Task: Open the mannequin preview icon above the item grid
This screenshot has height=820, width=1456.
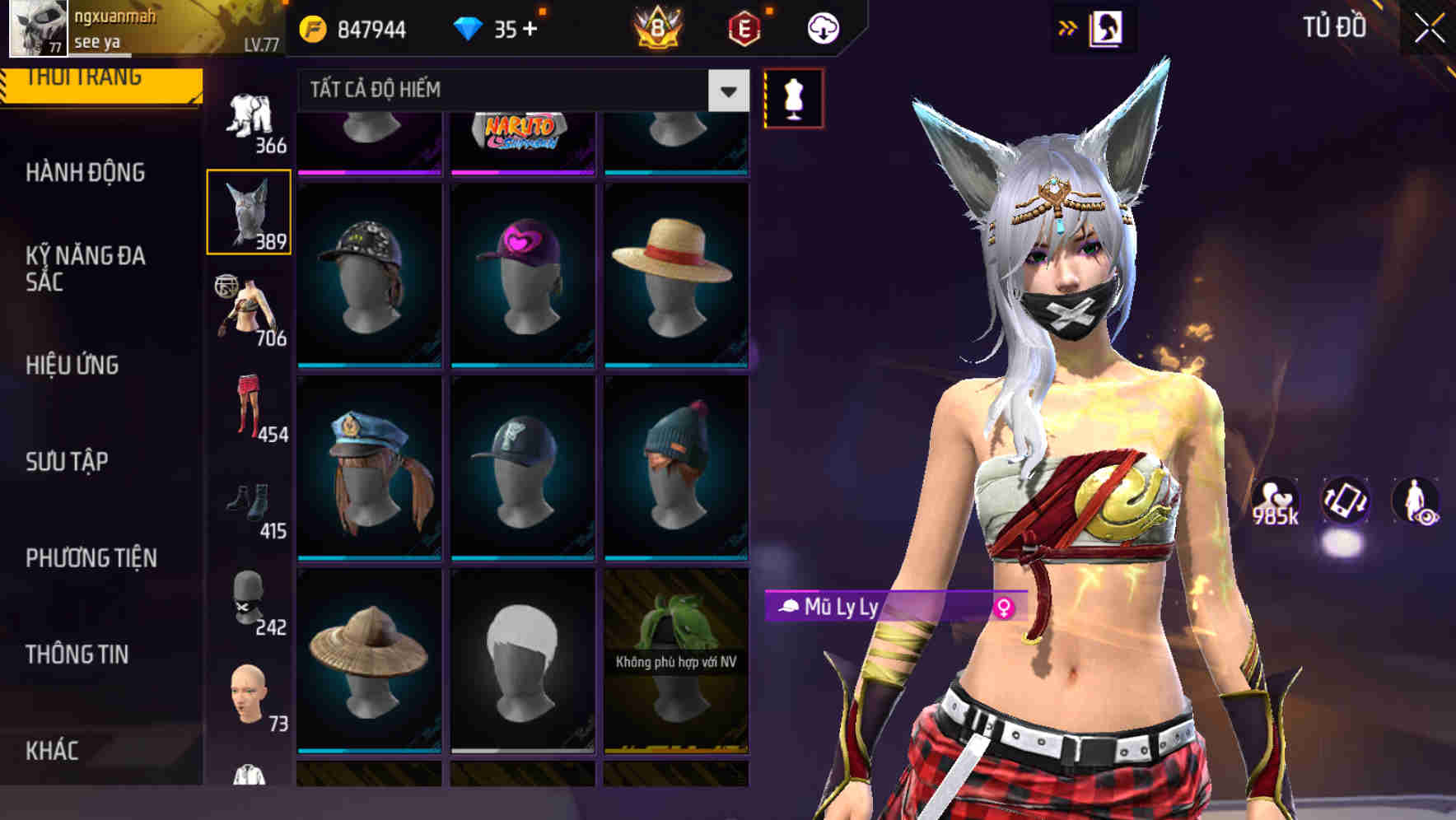Action: 792,95
